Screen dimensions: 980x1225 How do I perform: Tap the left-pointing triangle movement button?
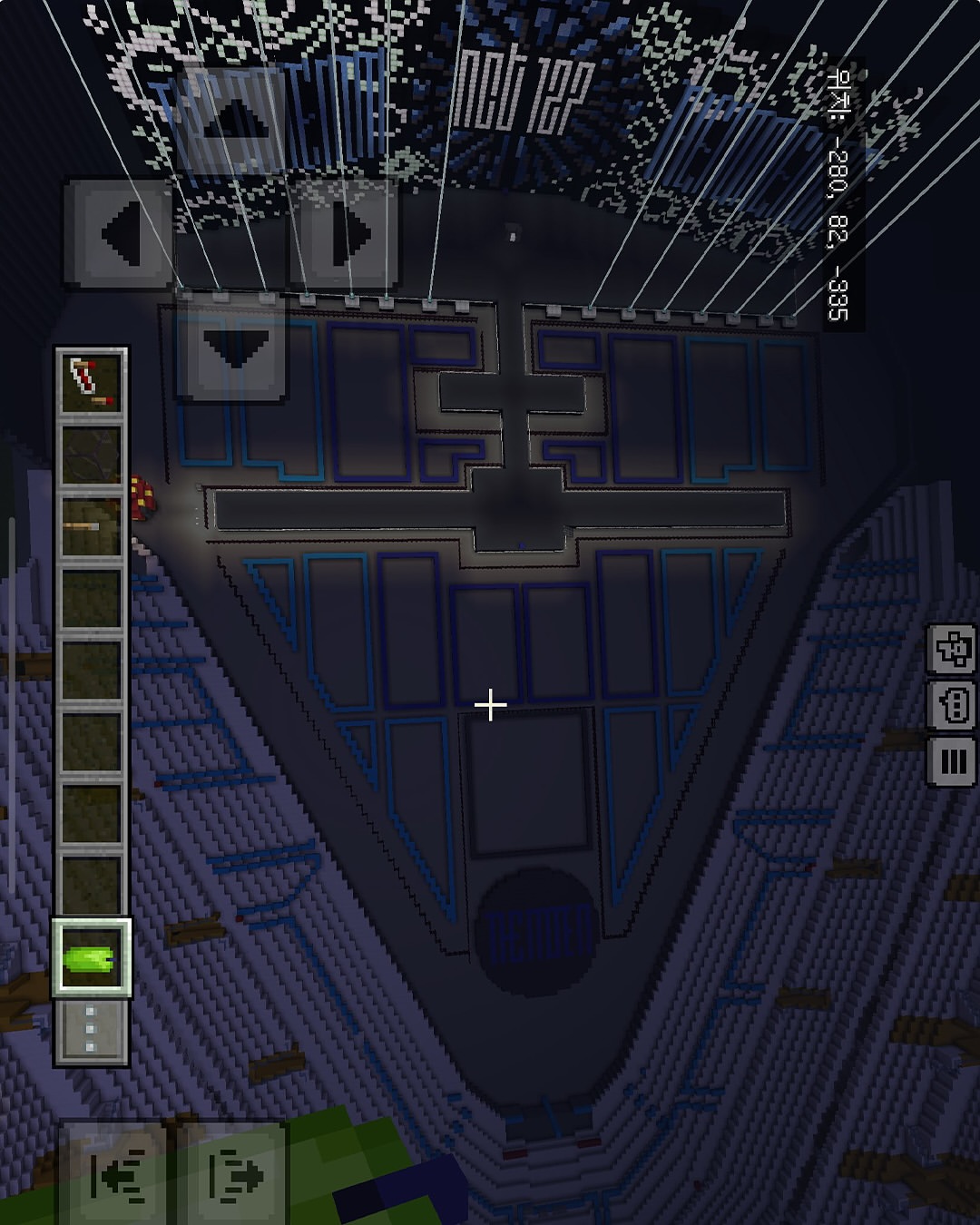tap(119, 234)
